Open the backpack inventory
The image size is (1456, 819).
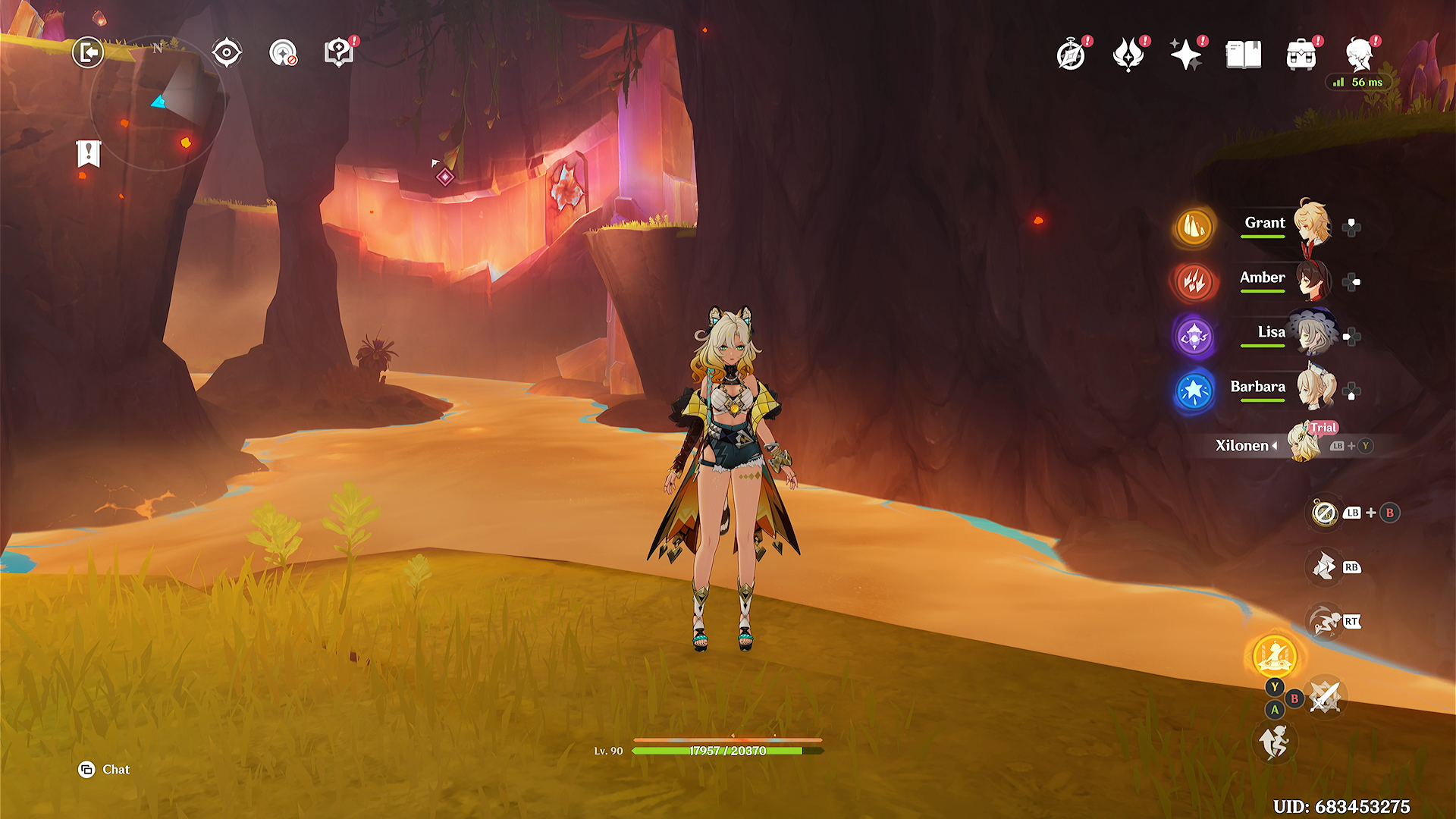(x=1301, y=55)
